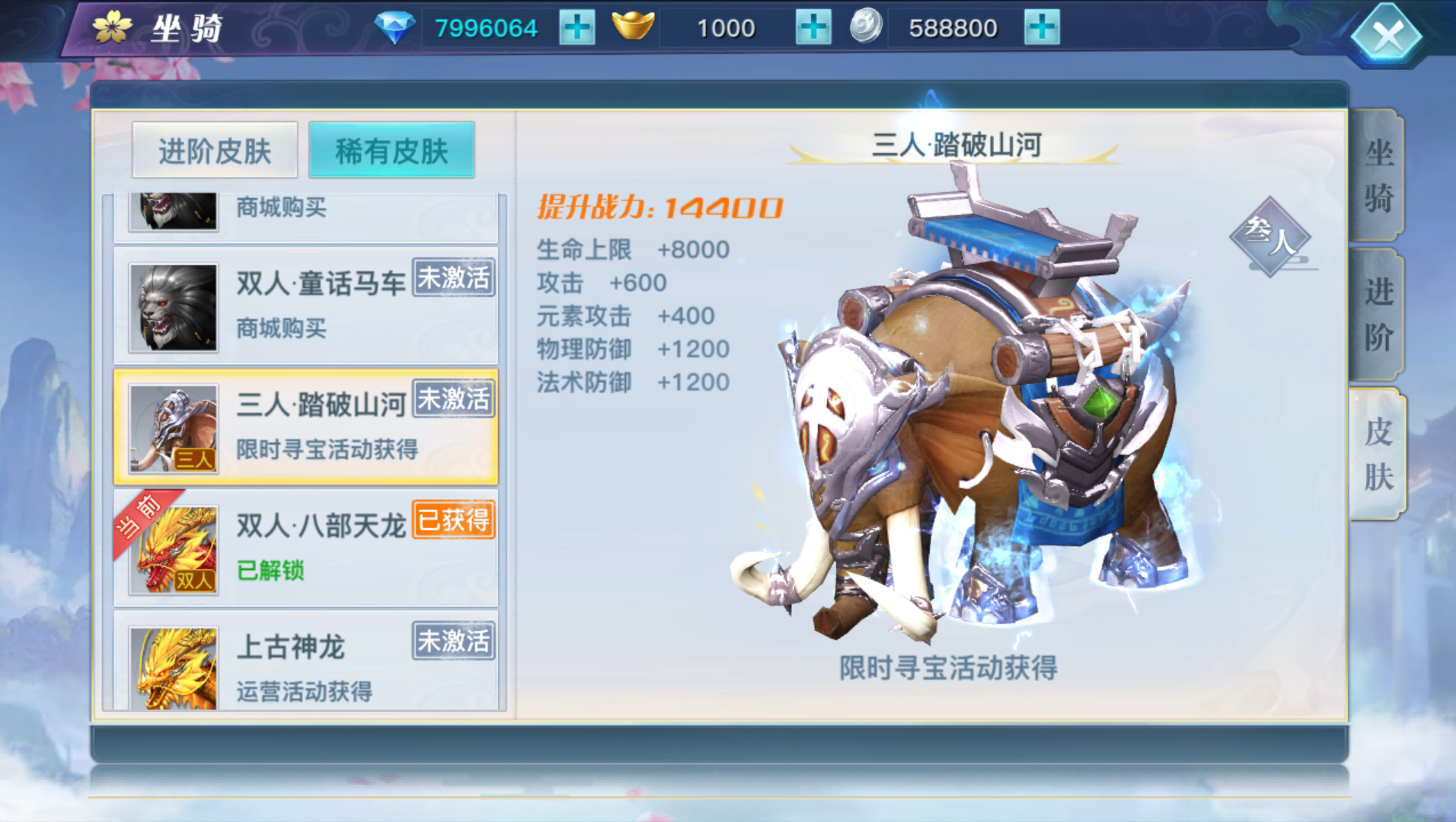Toggle the 未激活 tag on 三人·踏破山河

(x=452, y=398)
